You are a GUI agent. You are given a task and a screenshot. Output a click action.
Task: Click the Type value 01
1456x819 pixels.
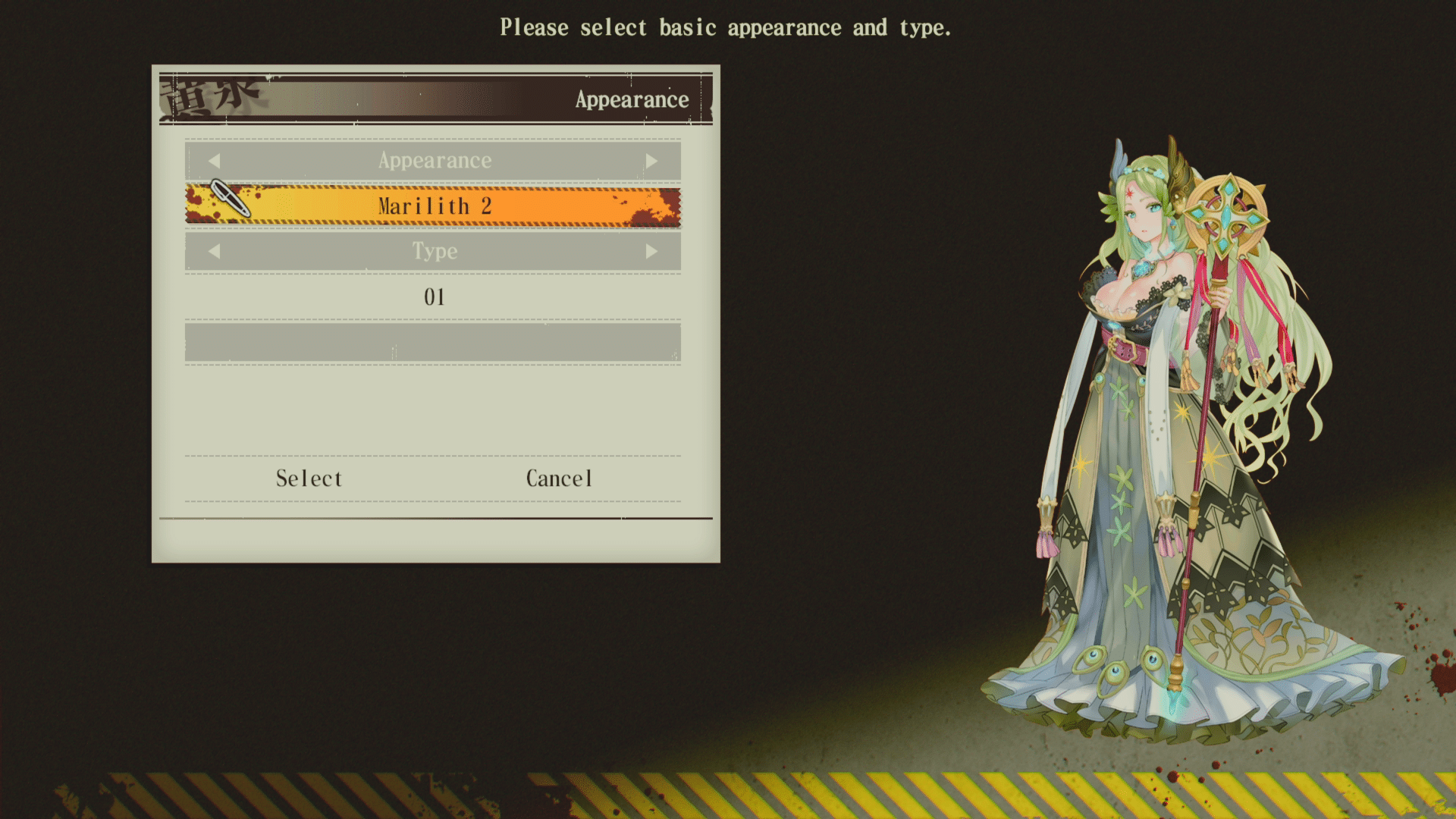pyautogui.click(x=434, y=297)
